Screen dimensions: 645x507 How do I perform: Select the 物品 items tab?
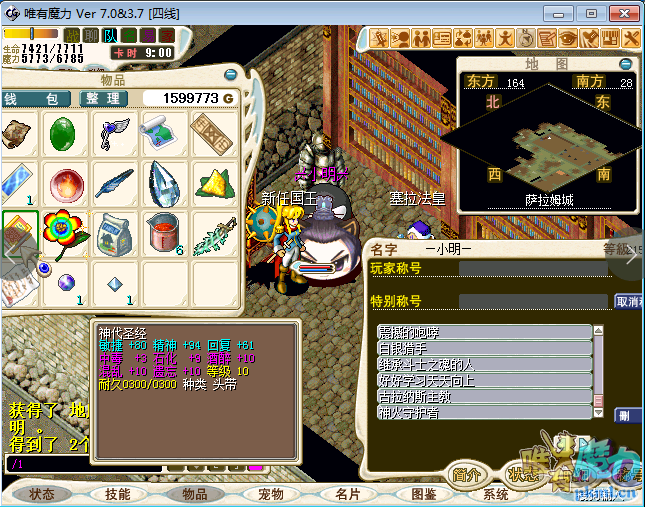click(x=194, y=494)
